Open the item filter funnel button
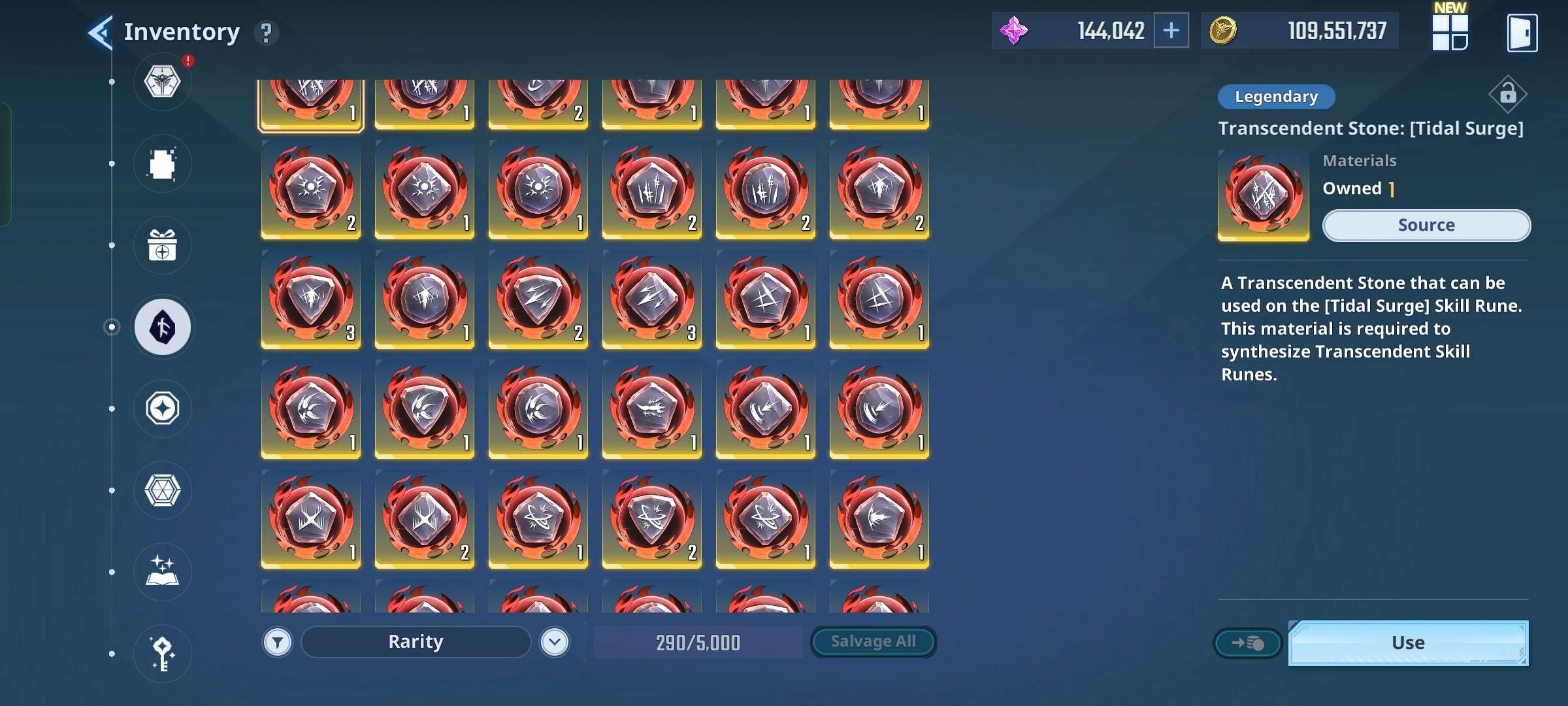Image resolution: width=1568 pixels, height=706 pixels. click(x=278, y=643)
